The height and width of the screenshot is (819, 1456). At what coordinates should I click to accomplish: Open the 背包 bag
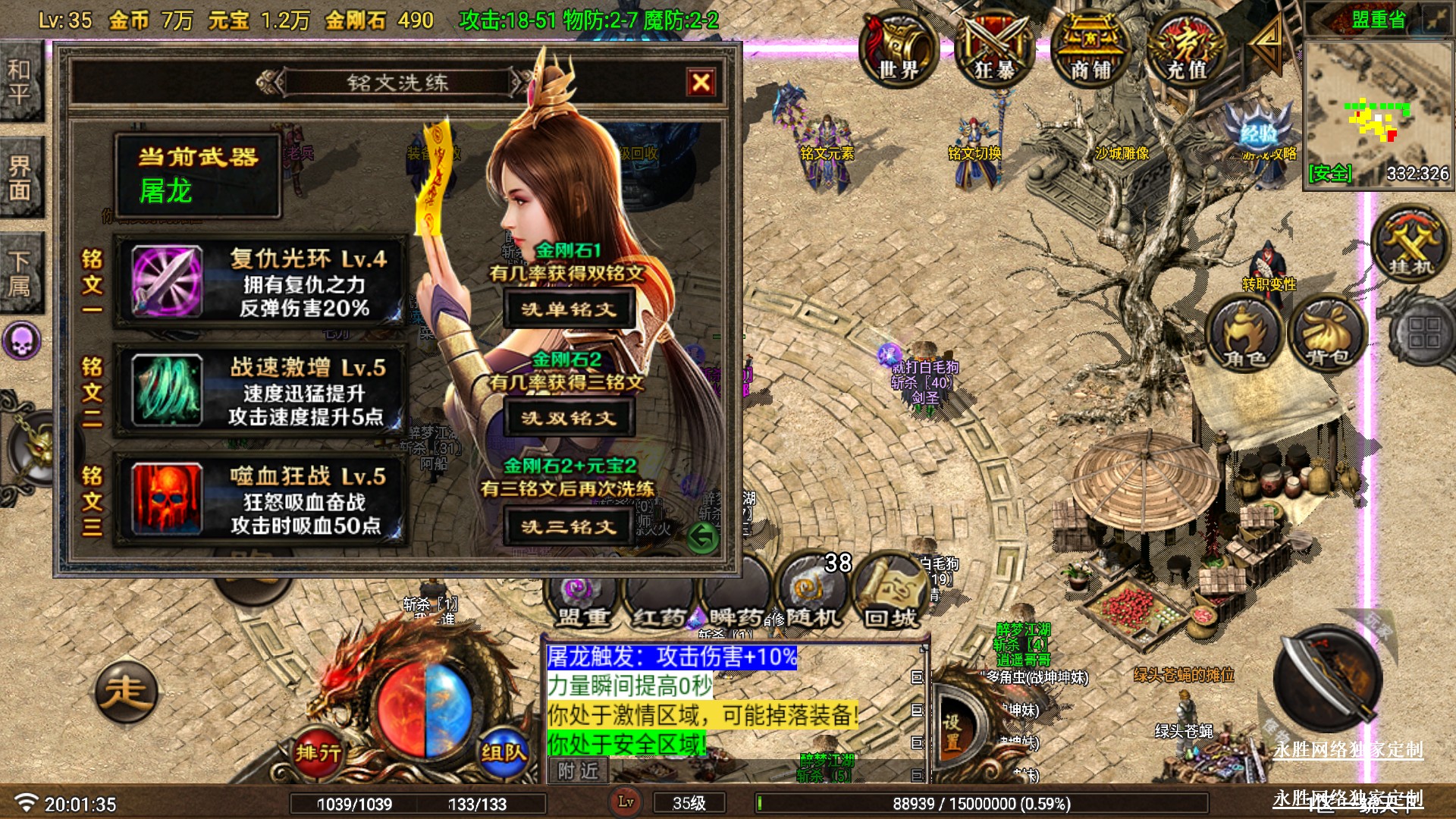click(x=1326, y=334)
